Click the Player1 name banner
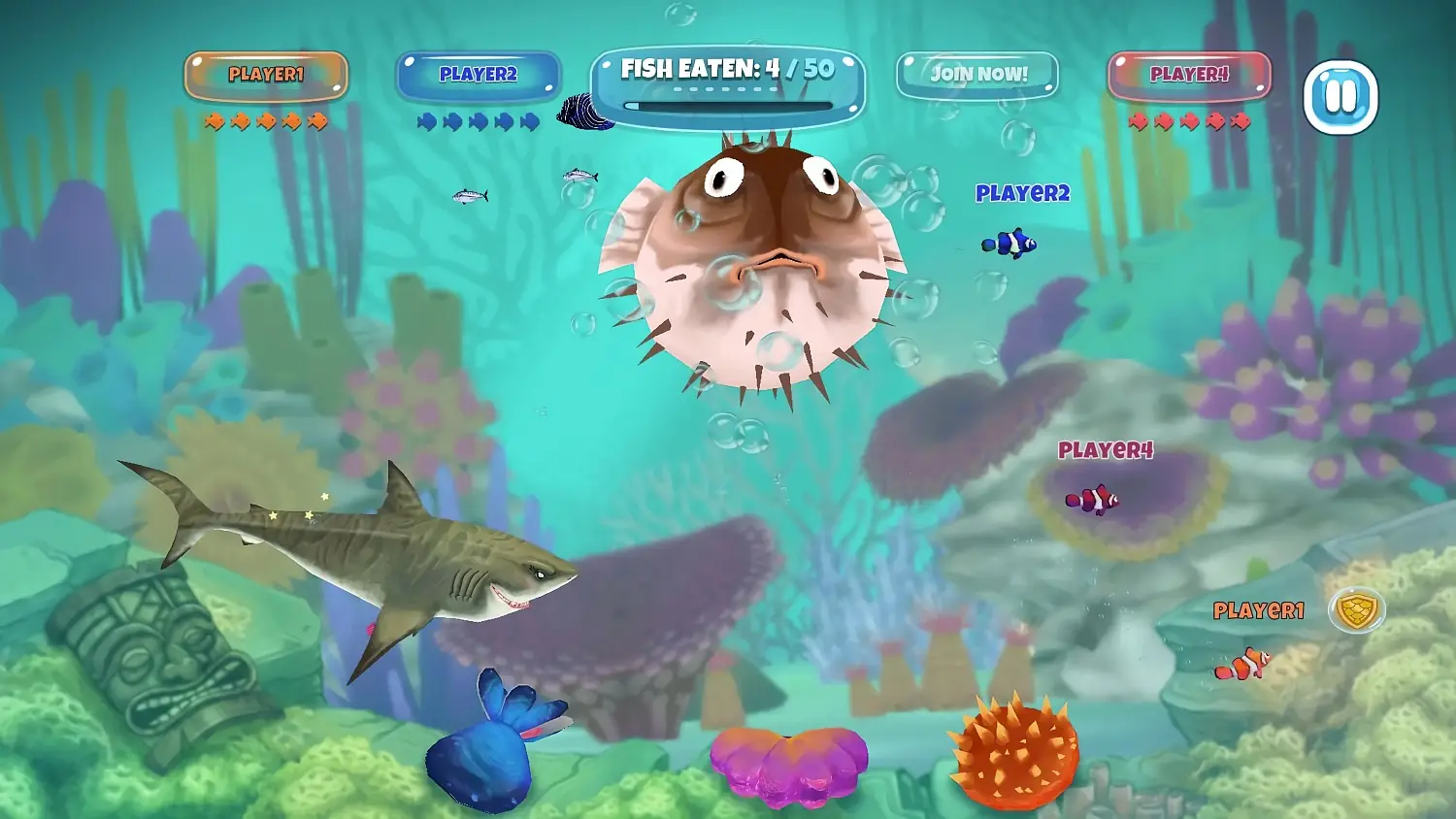 266,74
